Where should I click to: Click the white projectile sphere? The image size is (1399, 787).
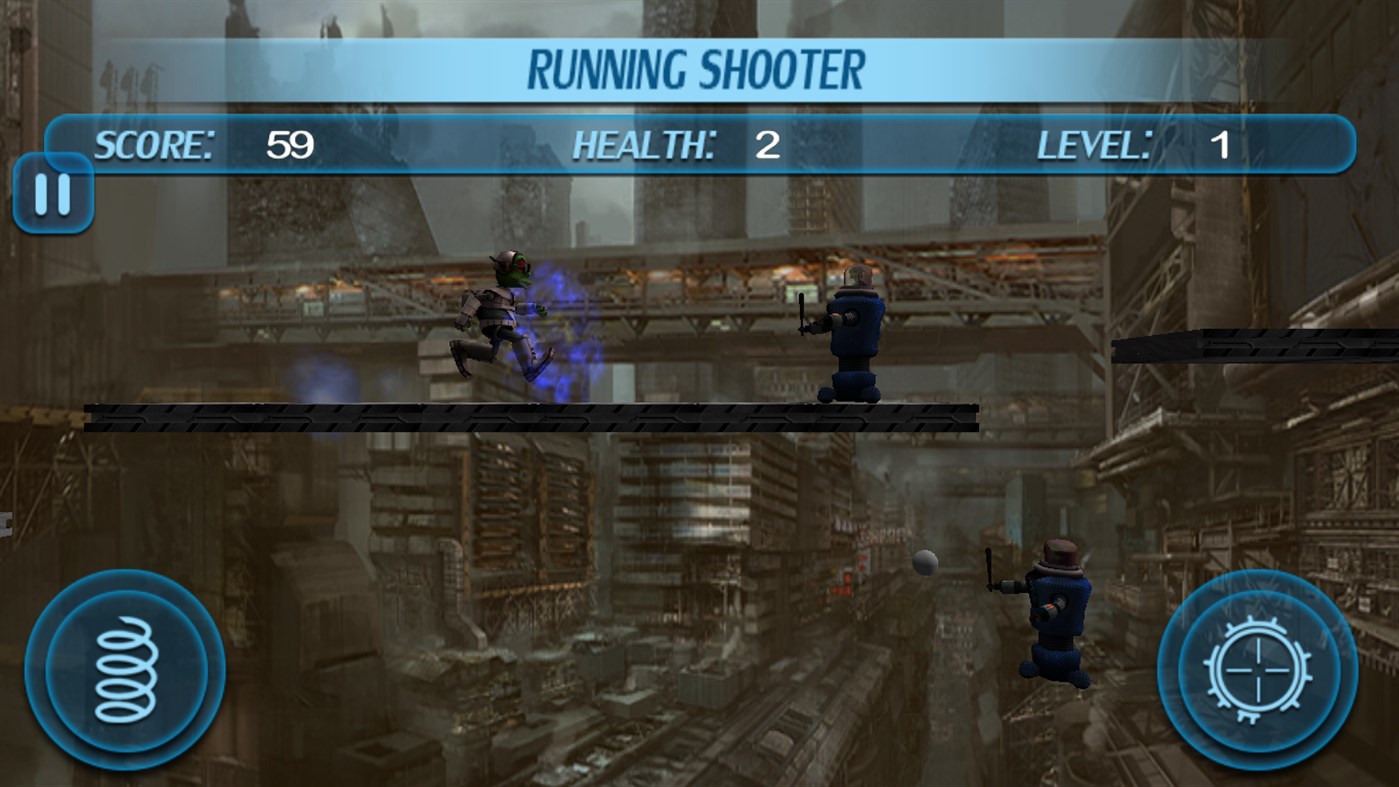[x=923, y=565]
